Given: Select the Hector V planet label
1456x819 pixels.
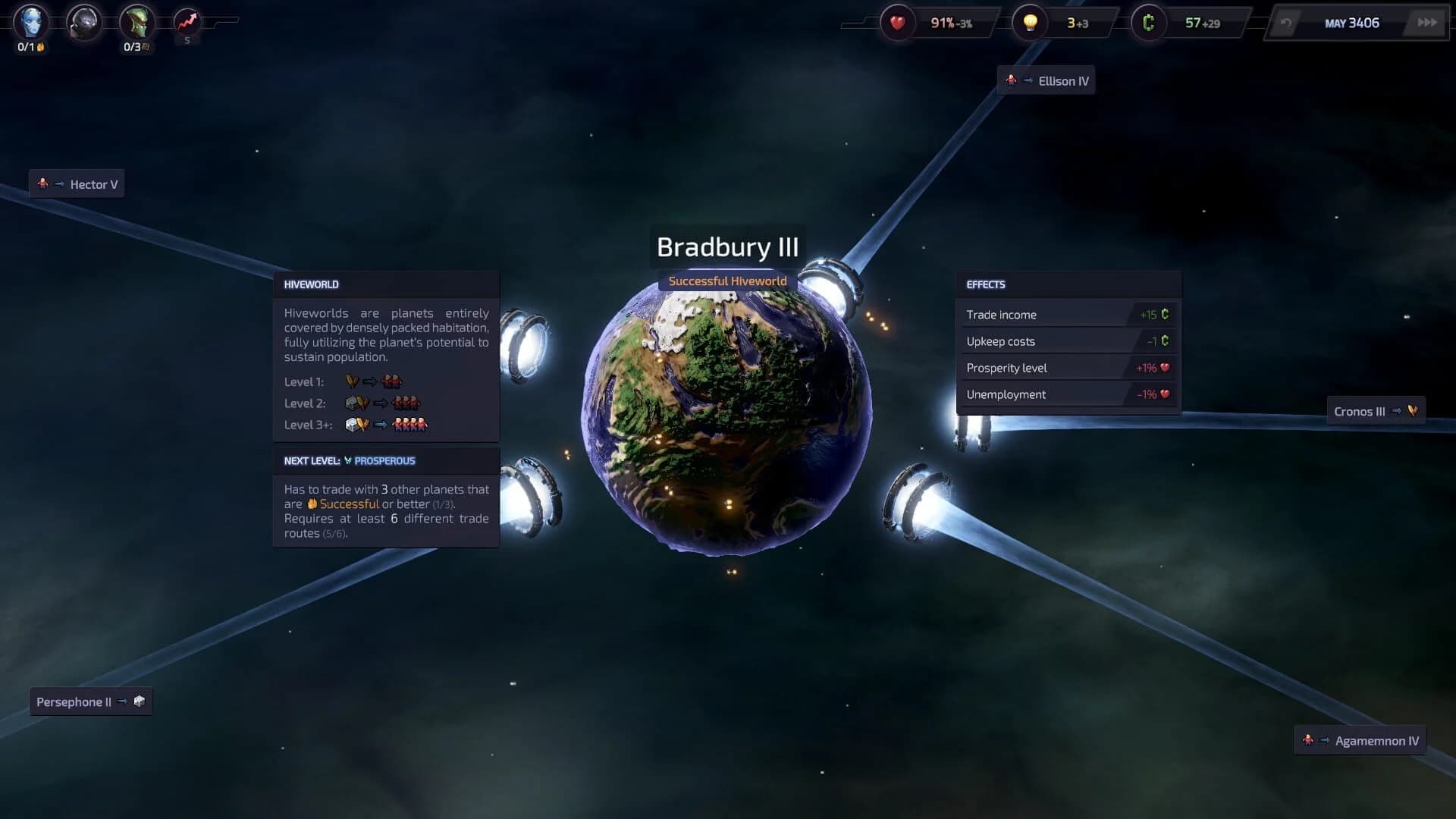Looking at the screenshot, I should point(78,184).
